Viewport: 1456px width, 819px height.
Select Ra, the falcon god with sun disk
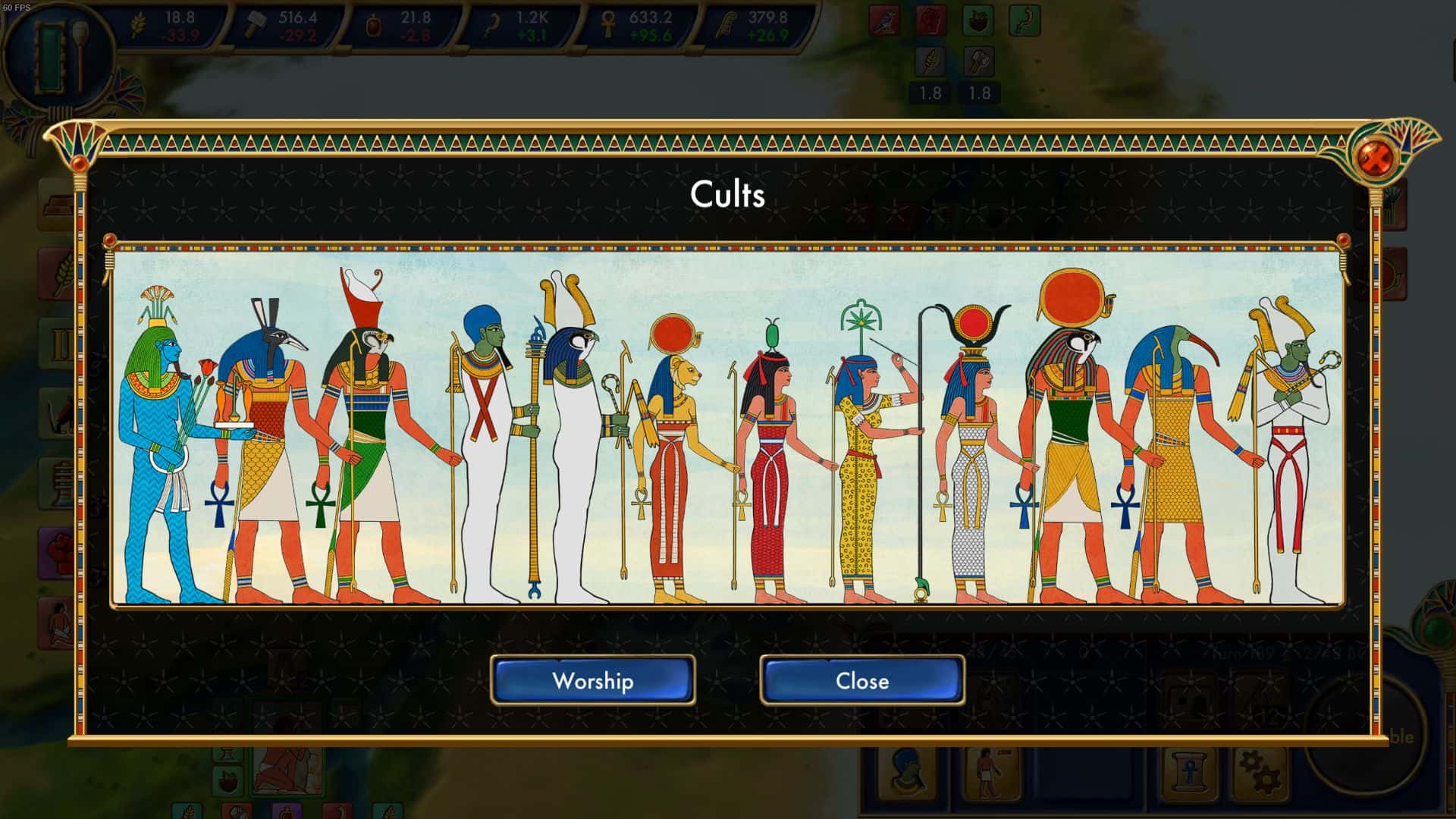[1069, 425]
